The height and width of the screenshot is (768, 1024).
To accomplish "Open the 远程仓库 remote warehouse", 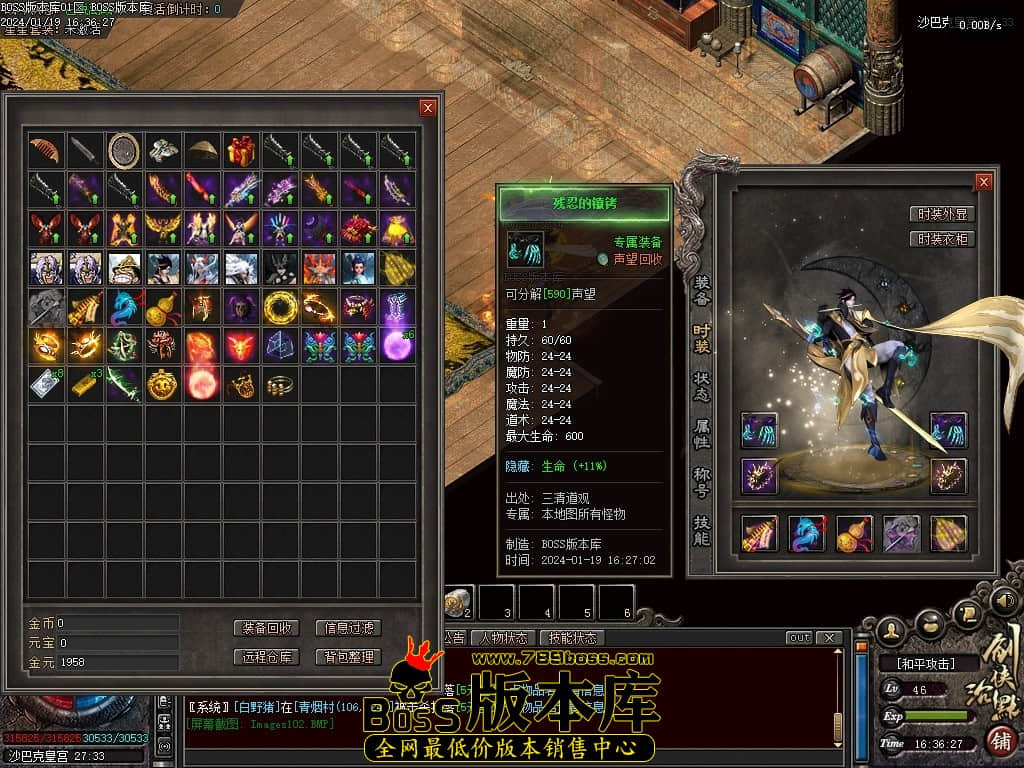I will pyautogui.click(x=267, y=657).
